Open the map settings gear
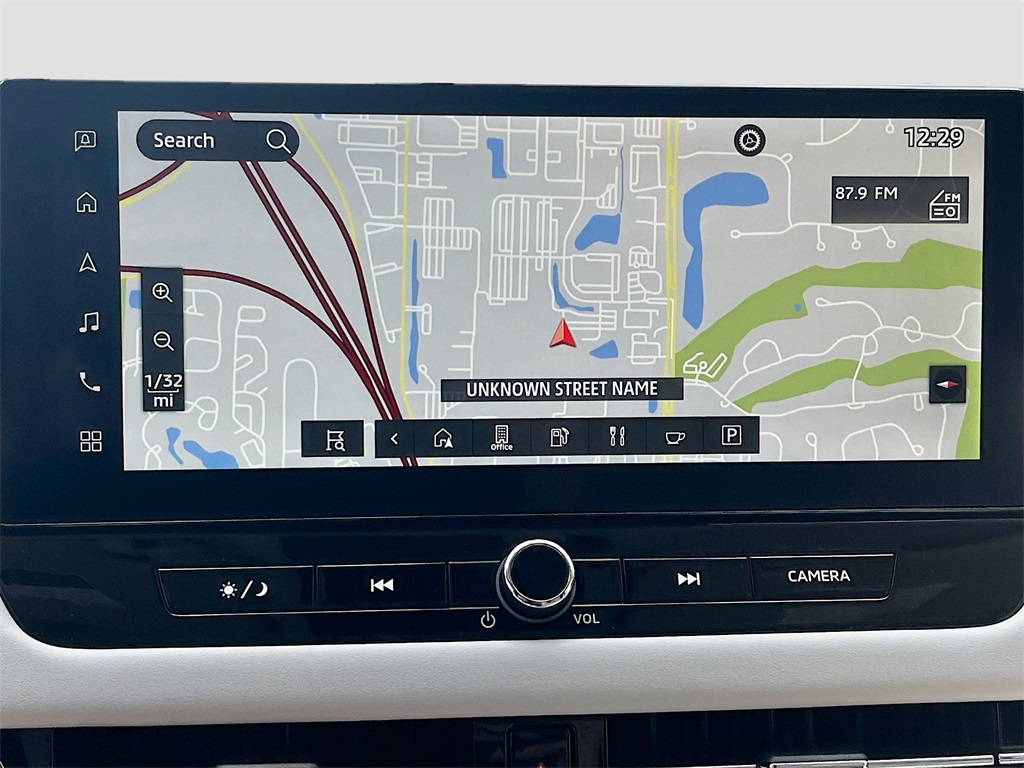1024x768 pixels. pyautogui.click(x=749, y=140)
